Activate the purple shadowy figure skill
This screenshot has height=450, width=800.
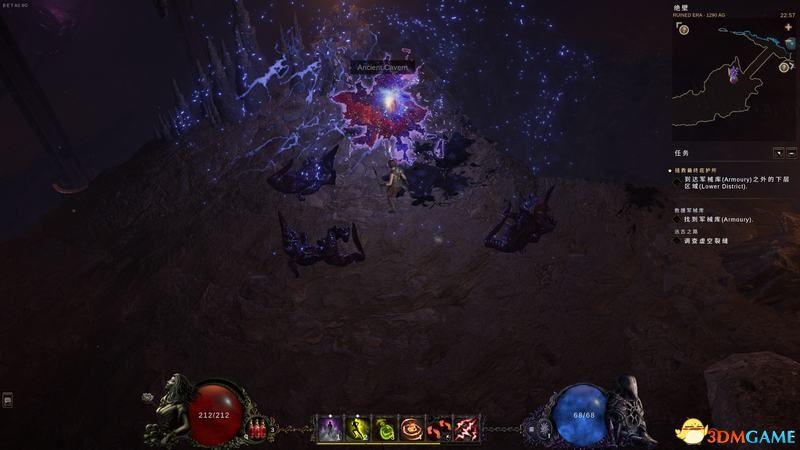[x=331, y=429]
